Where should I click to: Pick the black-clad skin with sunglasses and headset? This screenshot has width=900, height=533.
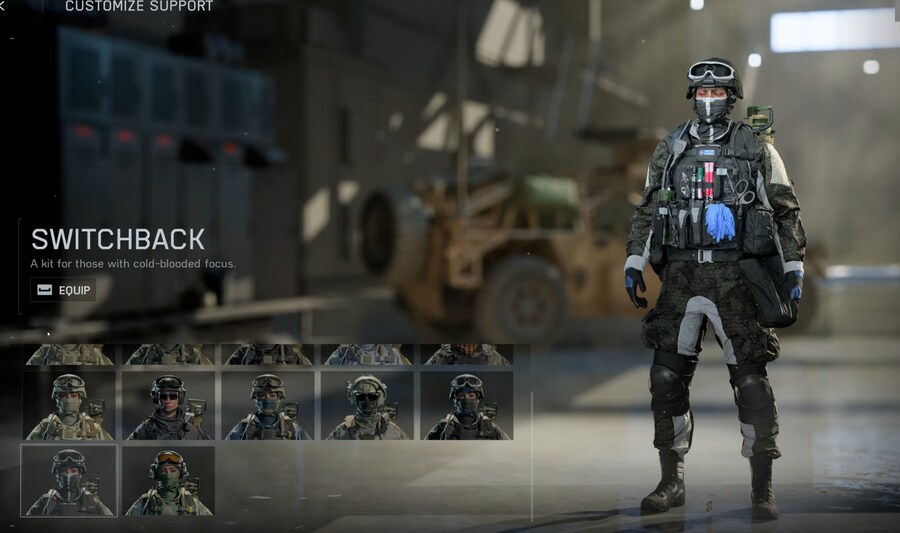168,405
